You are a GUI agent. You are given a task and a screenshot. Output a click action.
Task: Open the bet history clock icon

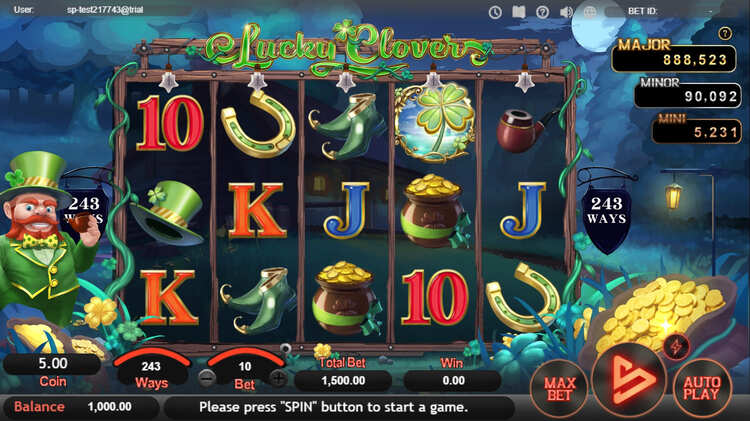(x=495, y=12)
